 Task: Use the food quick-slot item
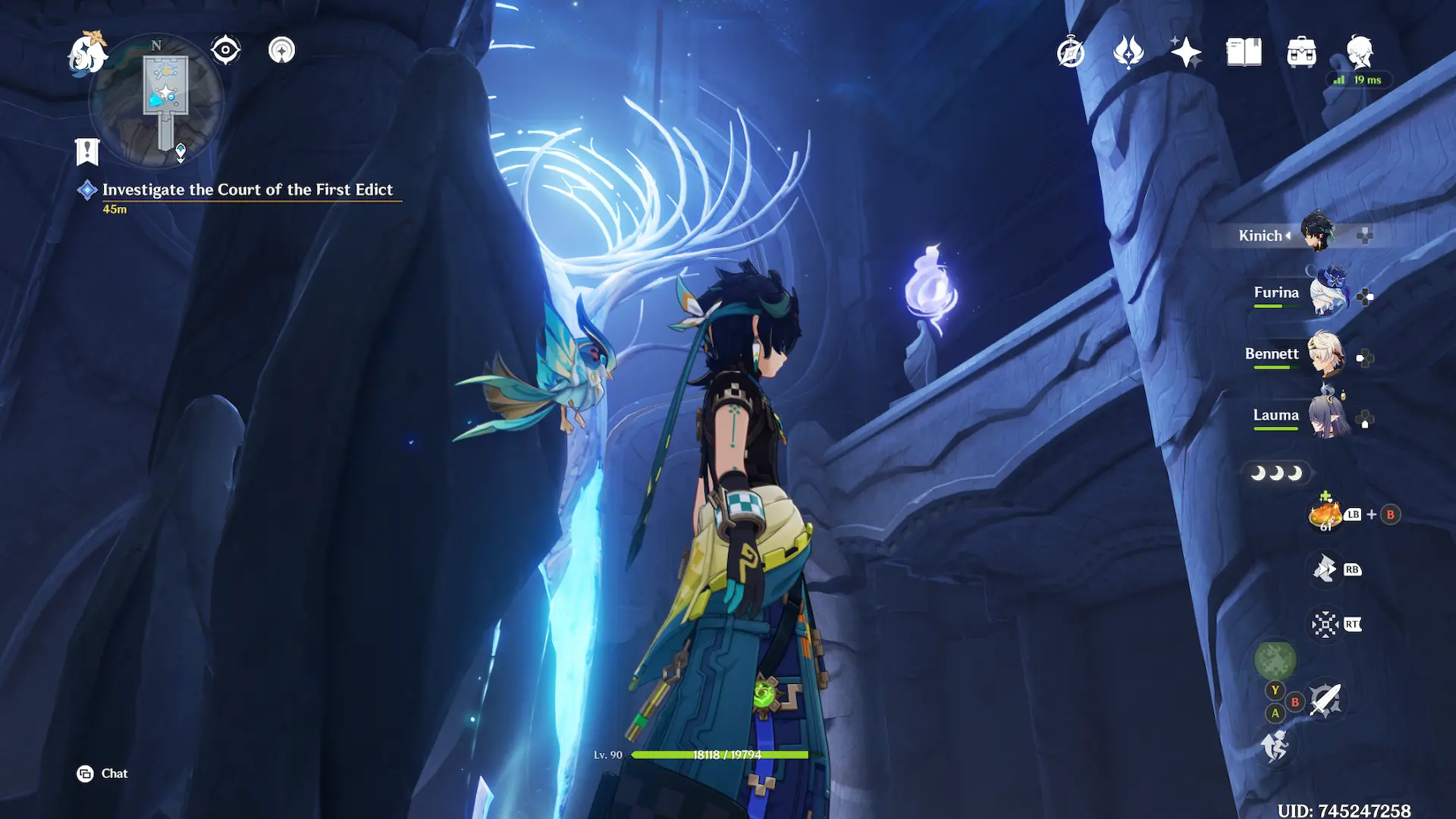(1326, 515)
